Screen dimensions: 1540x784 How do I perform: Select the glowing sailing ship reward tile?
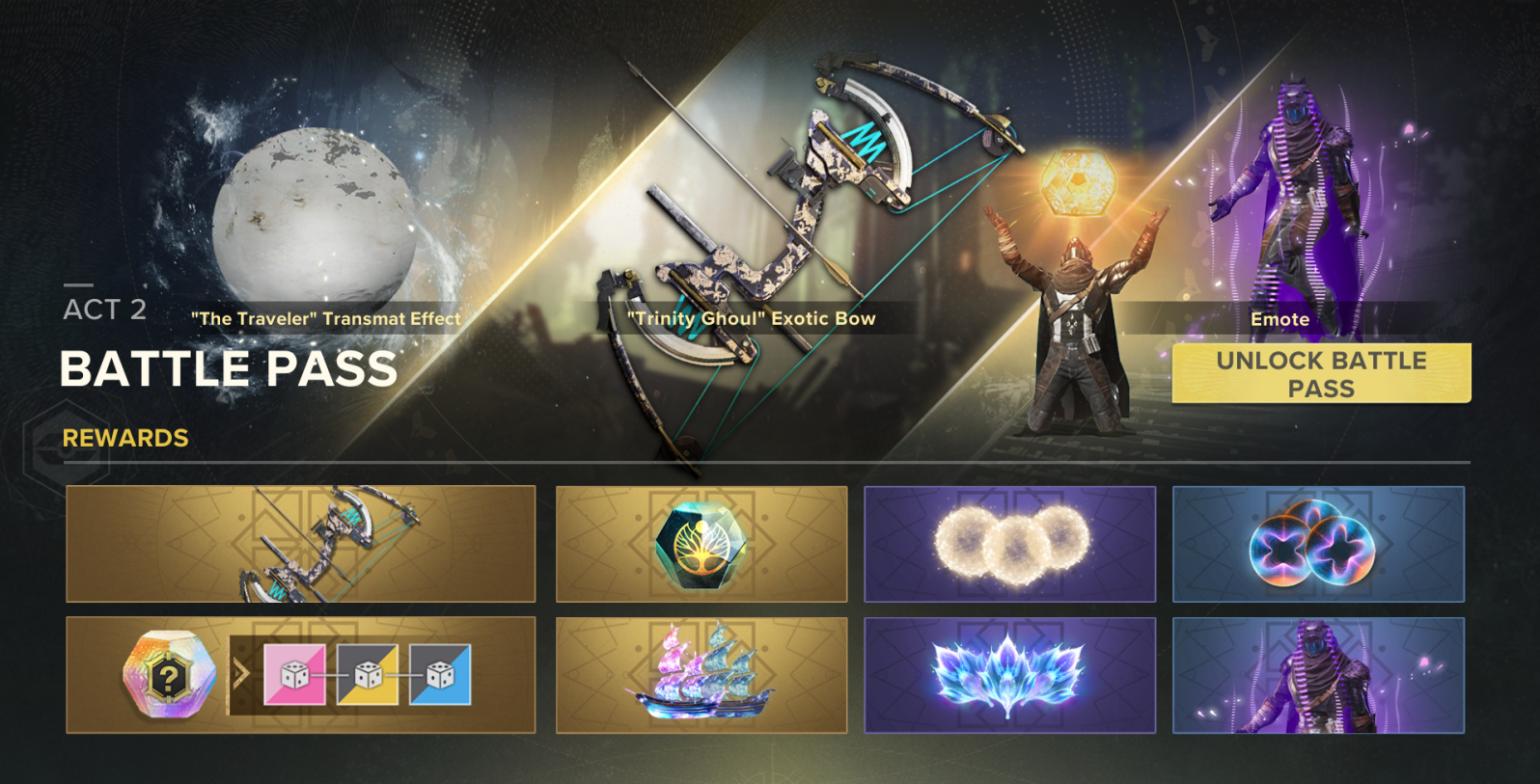(x=701, y=675)
